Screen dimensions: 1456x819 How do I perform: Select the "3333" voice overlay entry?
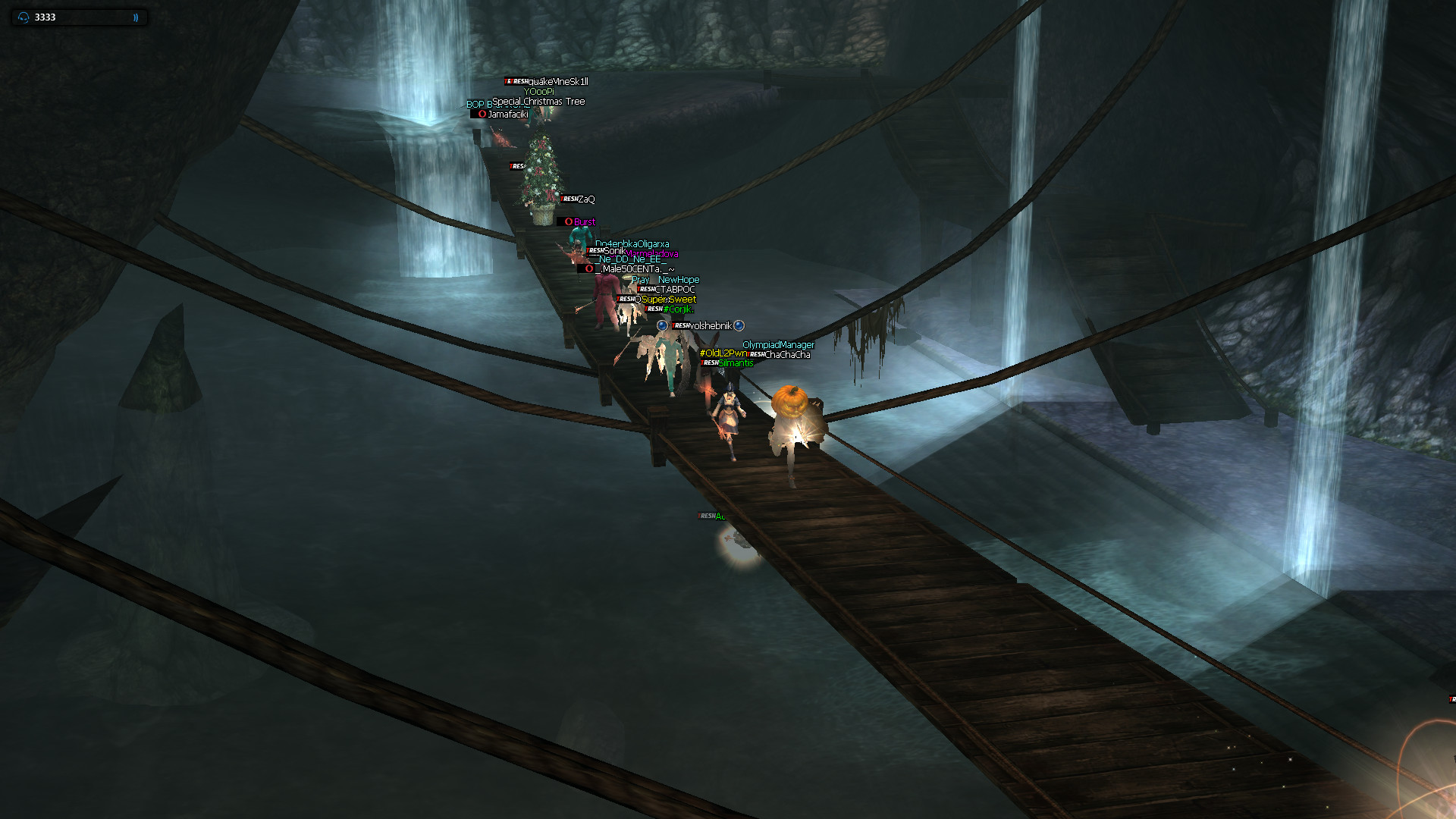pos(45,17)
